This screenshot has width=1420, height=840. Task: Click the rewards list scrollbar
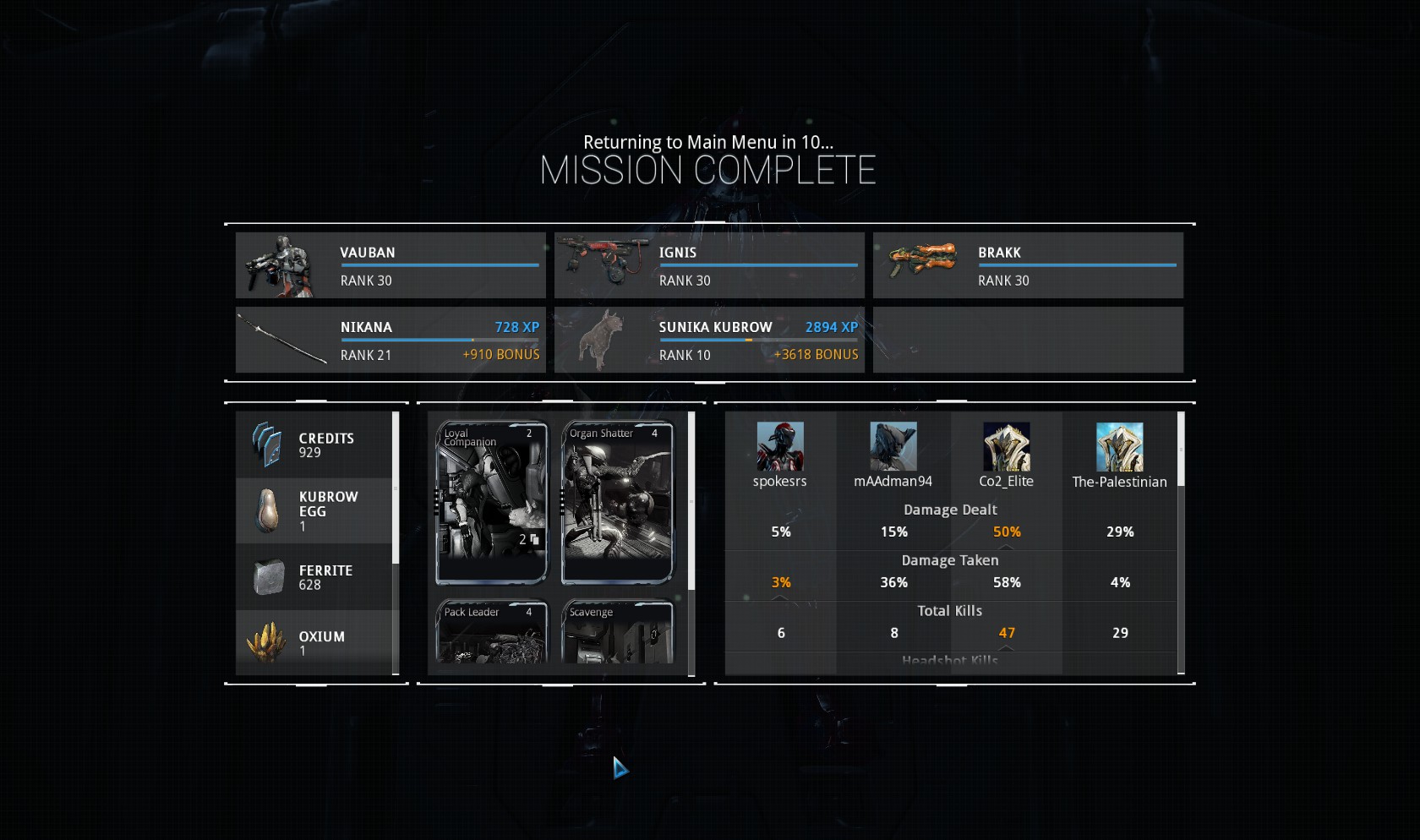click(396, 488)
